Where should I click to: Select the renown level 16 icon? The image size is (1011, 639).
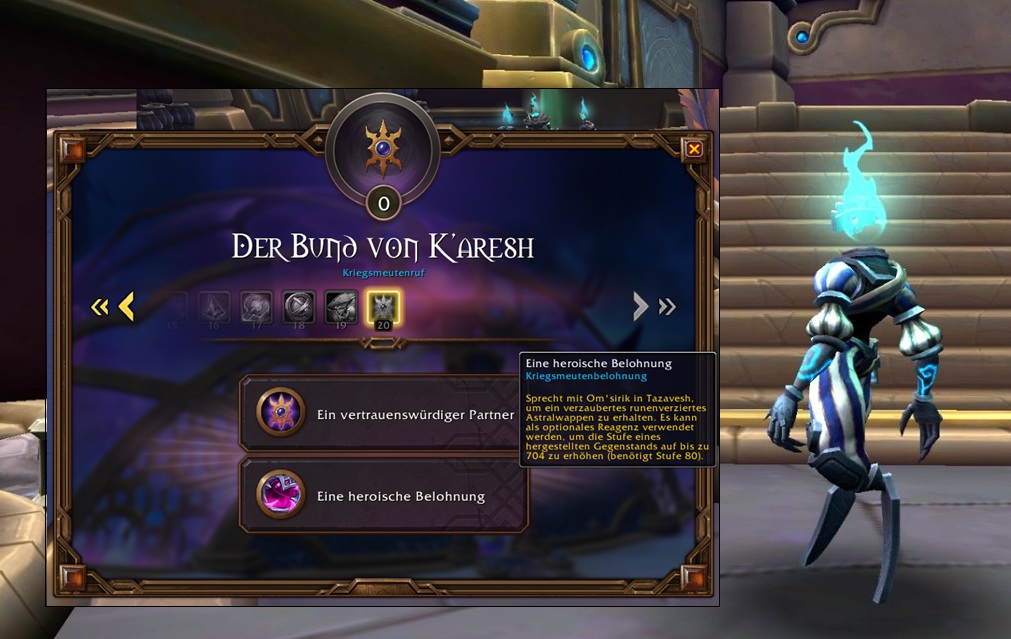click(216, 306)
